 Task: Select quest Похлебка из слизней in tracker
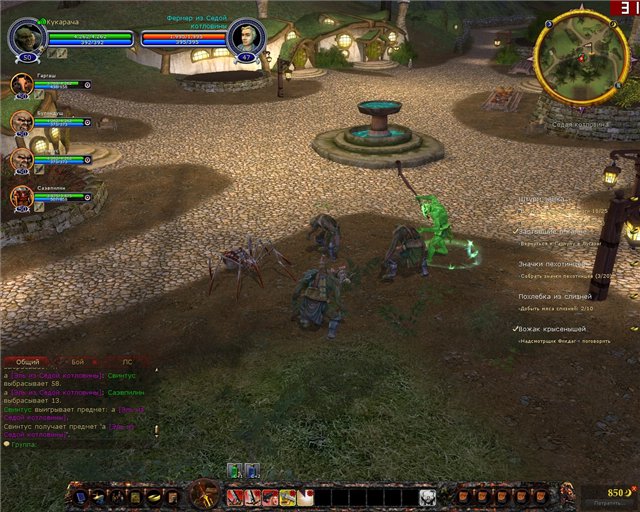coord(555,296)
